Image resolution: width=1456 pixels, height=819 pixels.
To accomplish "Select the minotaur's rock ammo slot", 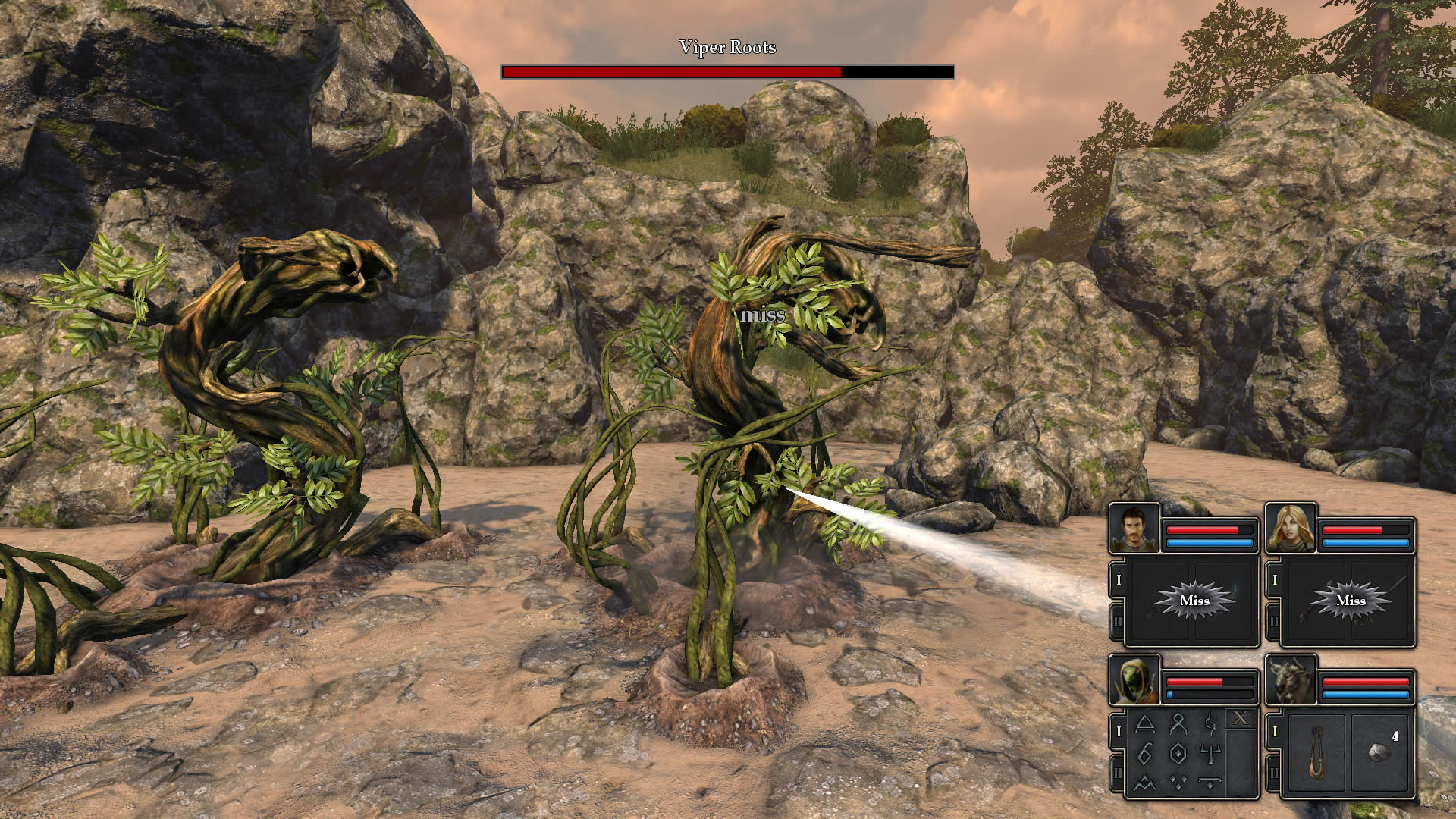I will (x=1381, y=752).
